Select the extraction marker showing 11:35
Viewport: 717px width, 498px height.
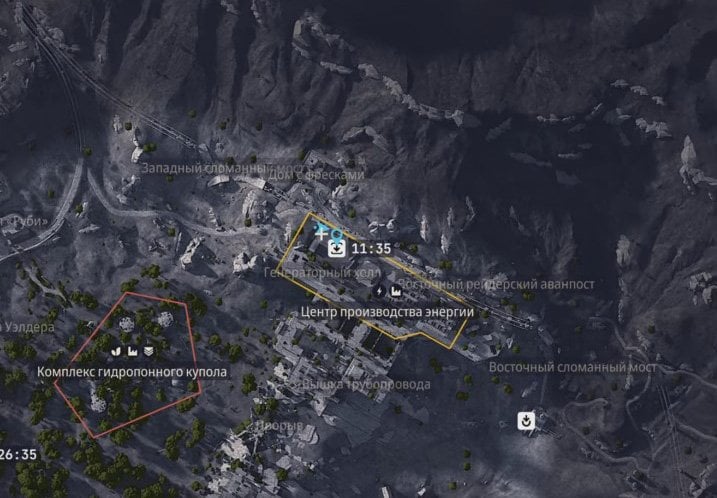(x=339, y=248)
